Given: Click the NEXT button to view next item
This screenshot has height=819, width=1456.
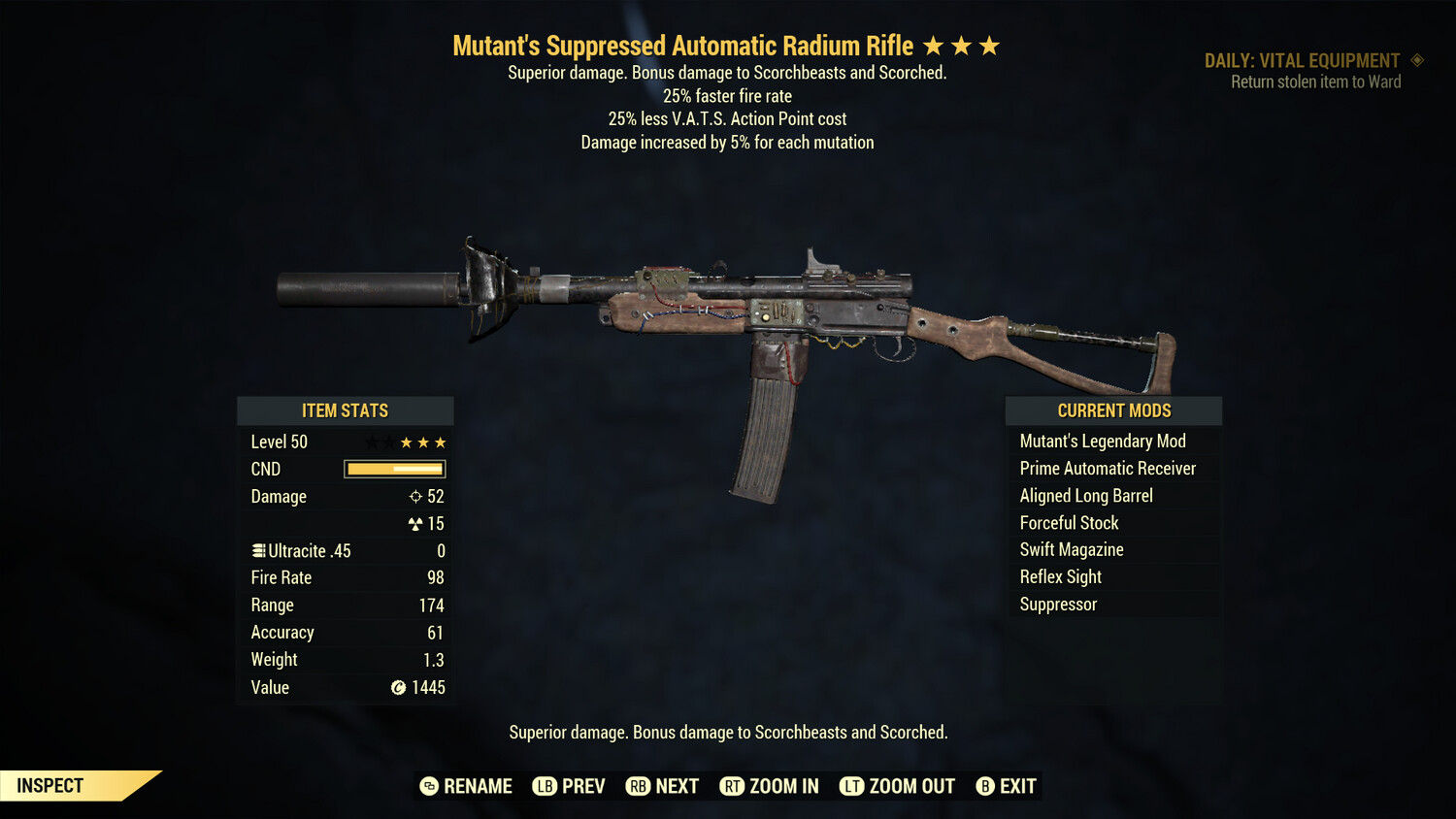Looking at the screenshot, I should pyautogui.click(x=662, y=786).
